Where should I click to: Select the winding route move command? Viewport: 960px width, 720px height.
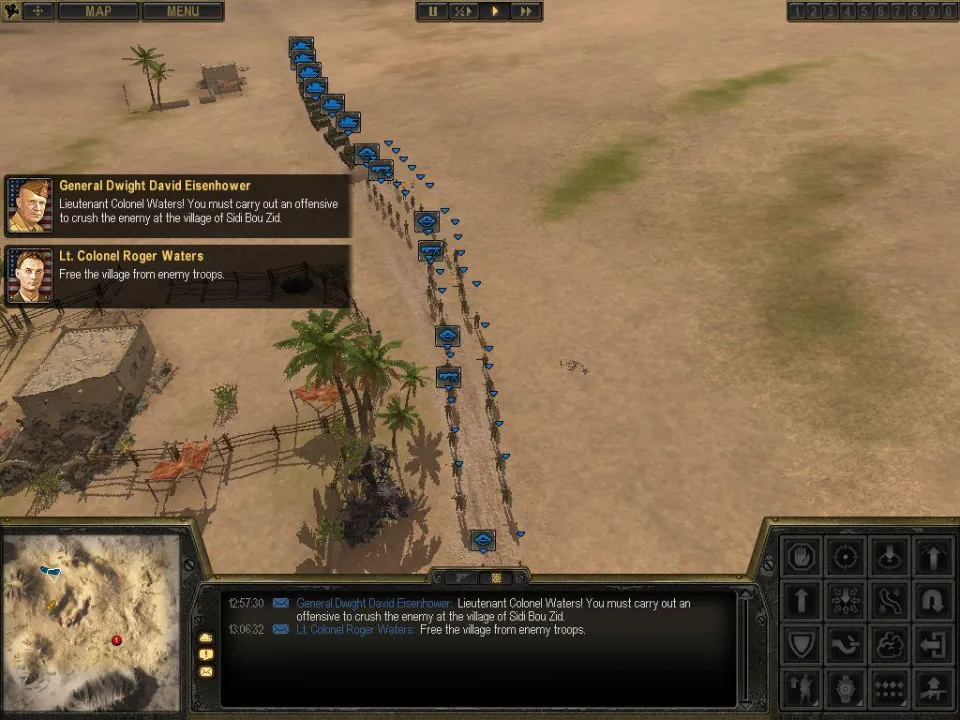coord(889,601)
